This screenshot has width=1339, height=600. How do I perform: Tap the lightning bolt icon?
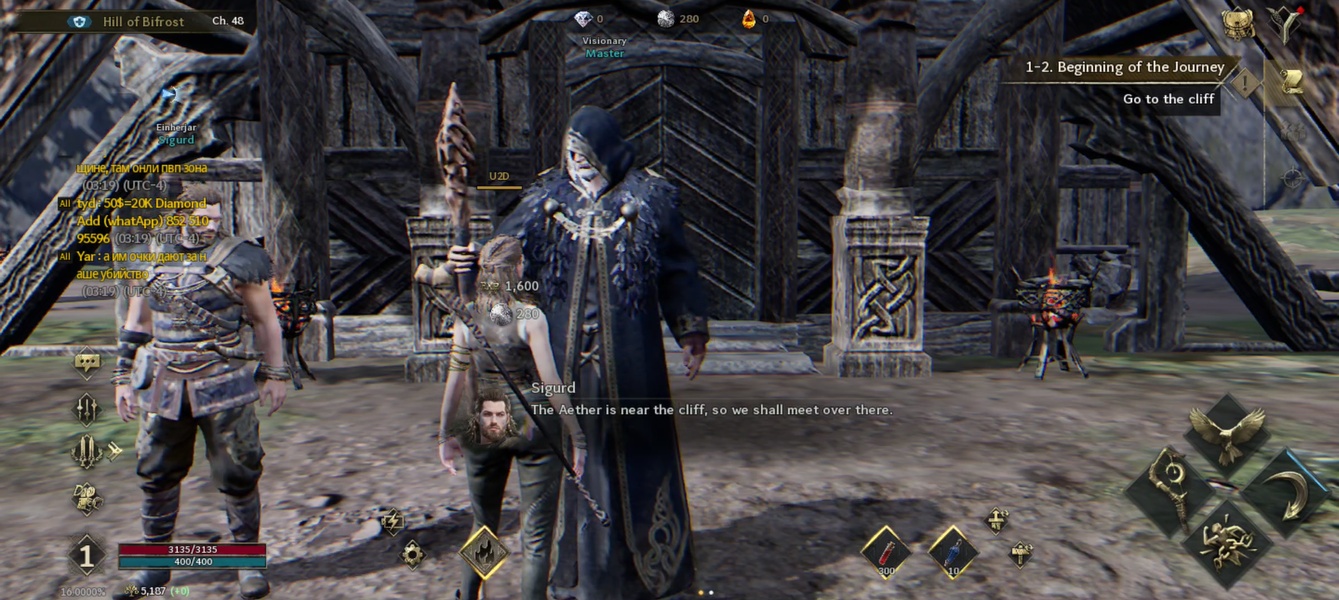(x=392, y=520)
